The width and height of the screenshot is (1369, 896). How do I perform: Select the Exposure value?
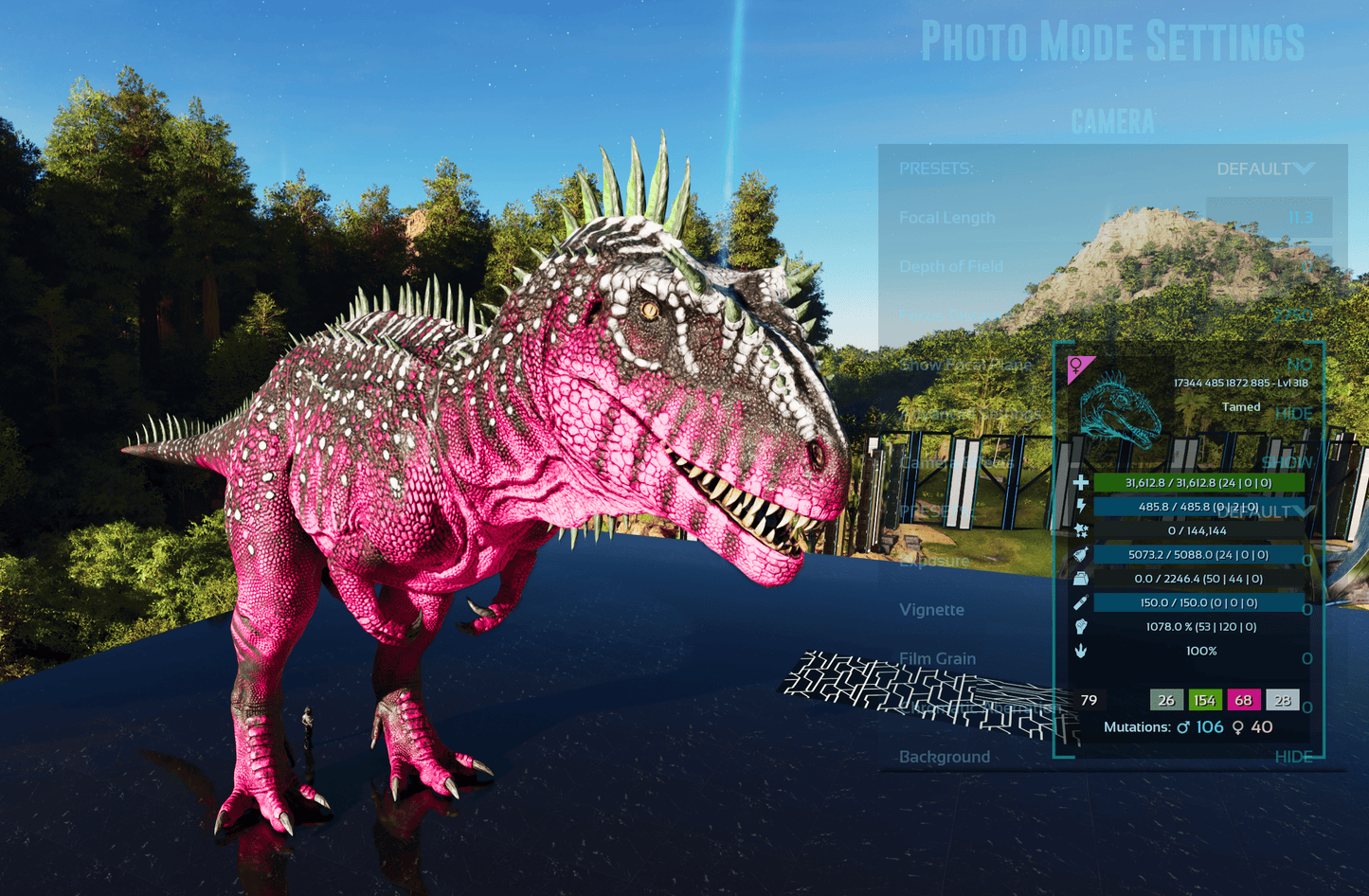(x=1306, y=561)
